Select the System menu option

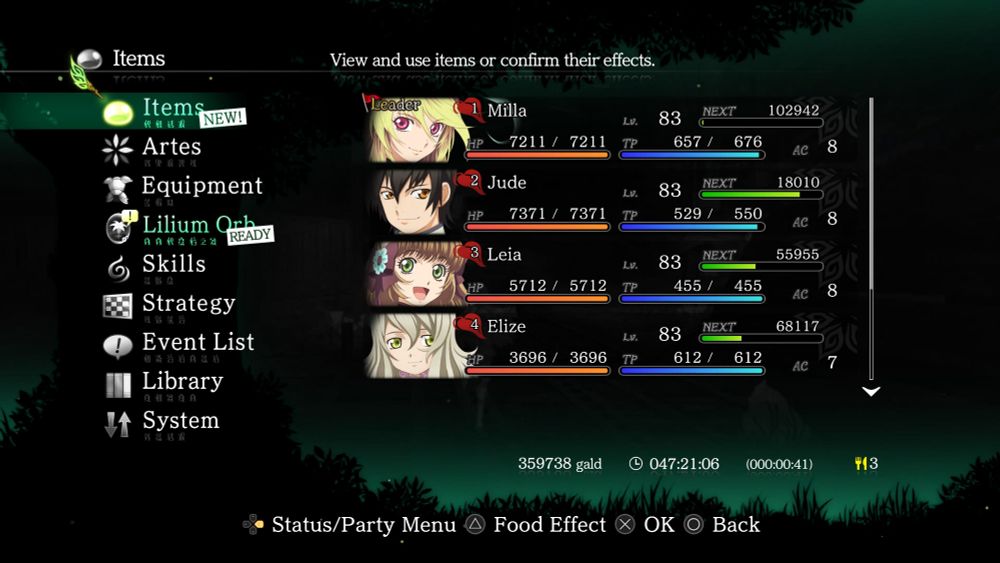[180, 420]
